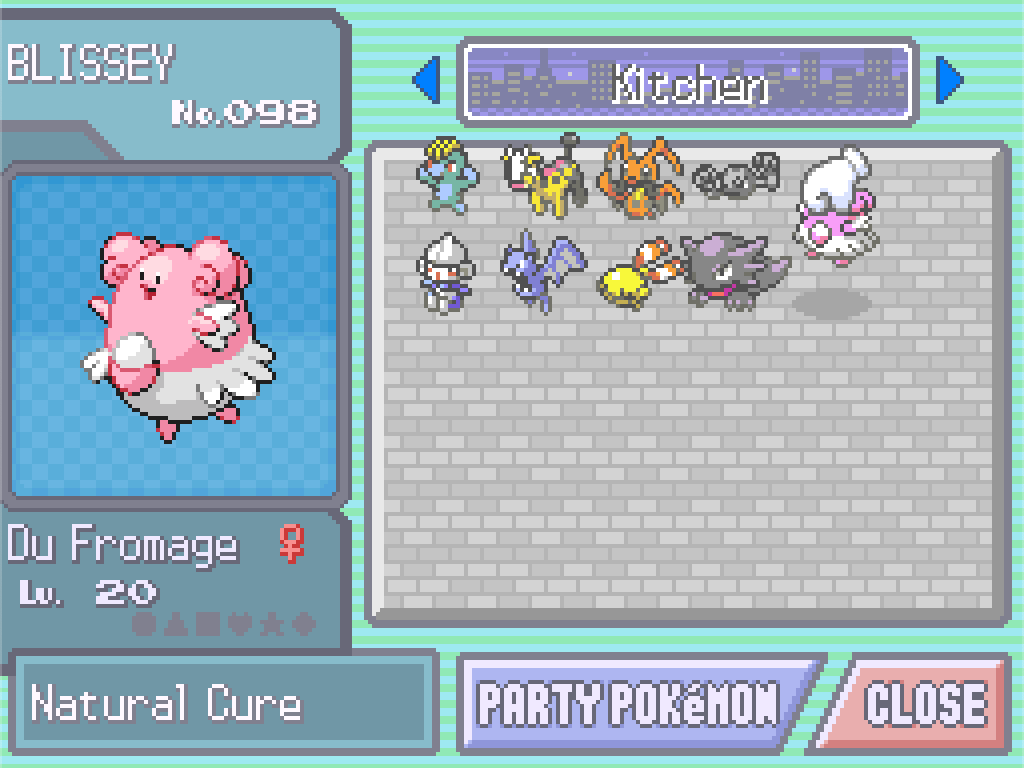1024x768 pixels.
Task: Select the gray Magneton sprite
Action: coord(736,178)
